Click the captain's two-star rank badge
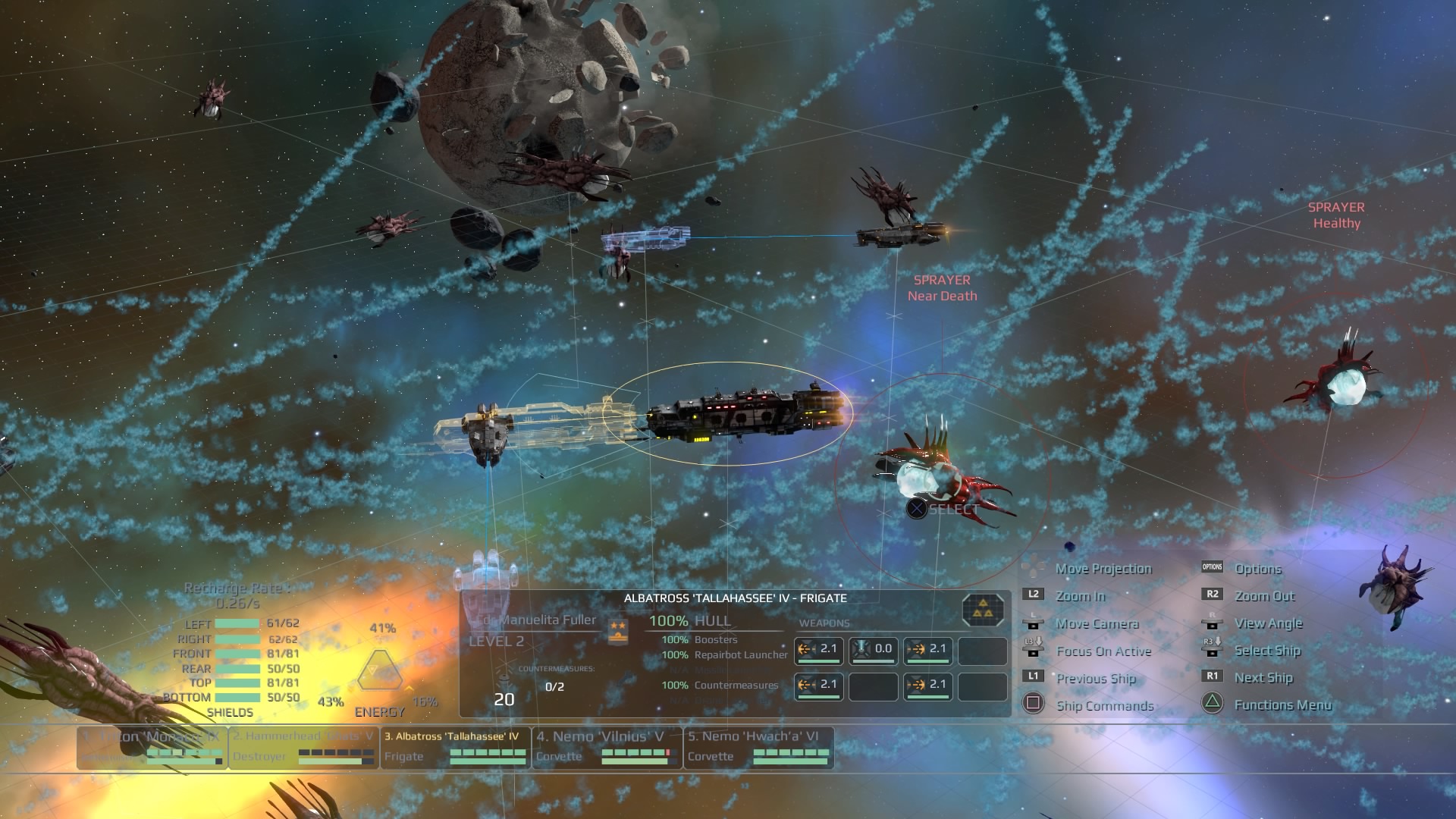This screenshot has height=819, width=1456. click(x=618, y=629)
